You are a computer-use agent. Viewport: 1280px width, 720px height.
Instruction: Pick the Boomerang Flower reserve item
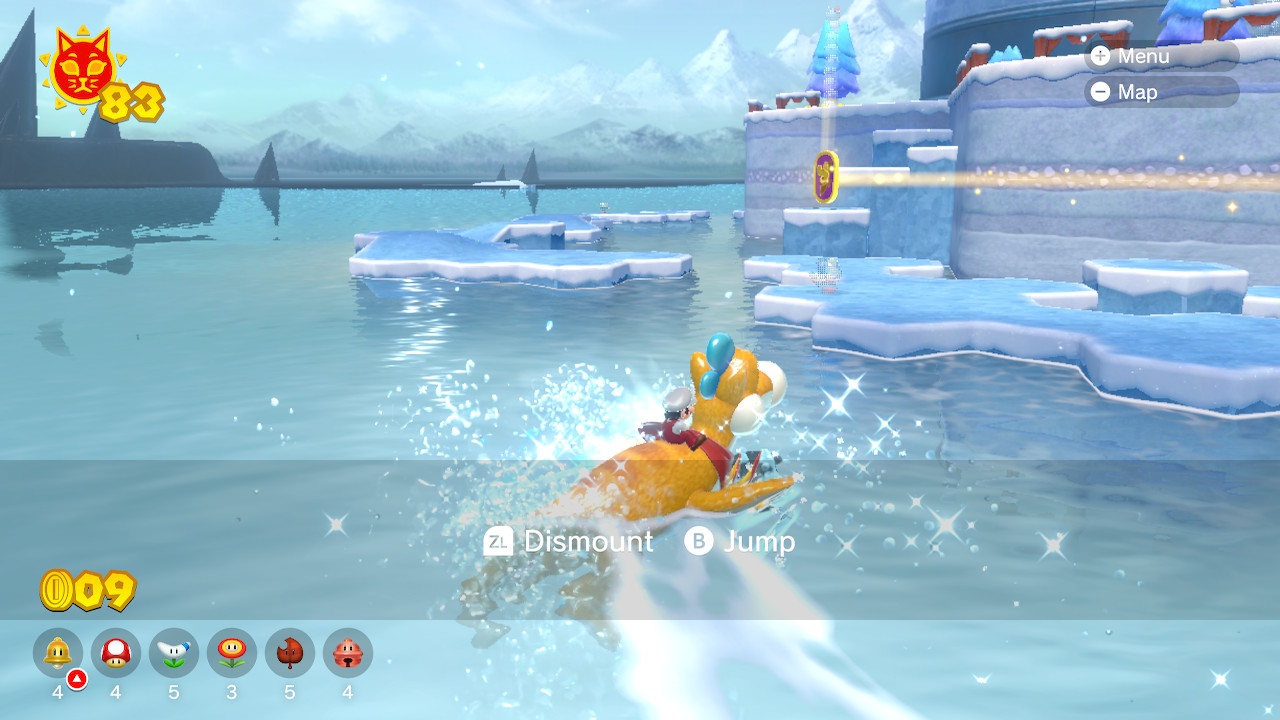(174, 653)
